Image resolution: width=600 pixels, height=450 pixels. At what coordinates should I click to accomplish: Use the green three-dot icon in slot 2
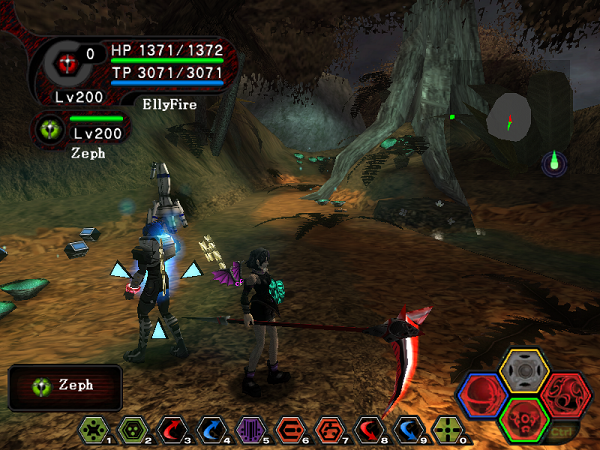[132, 429]
